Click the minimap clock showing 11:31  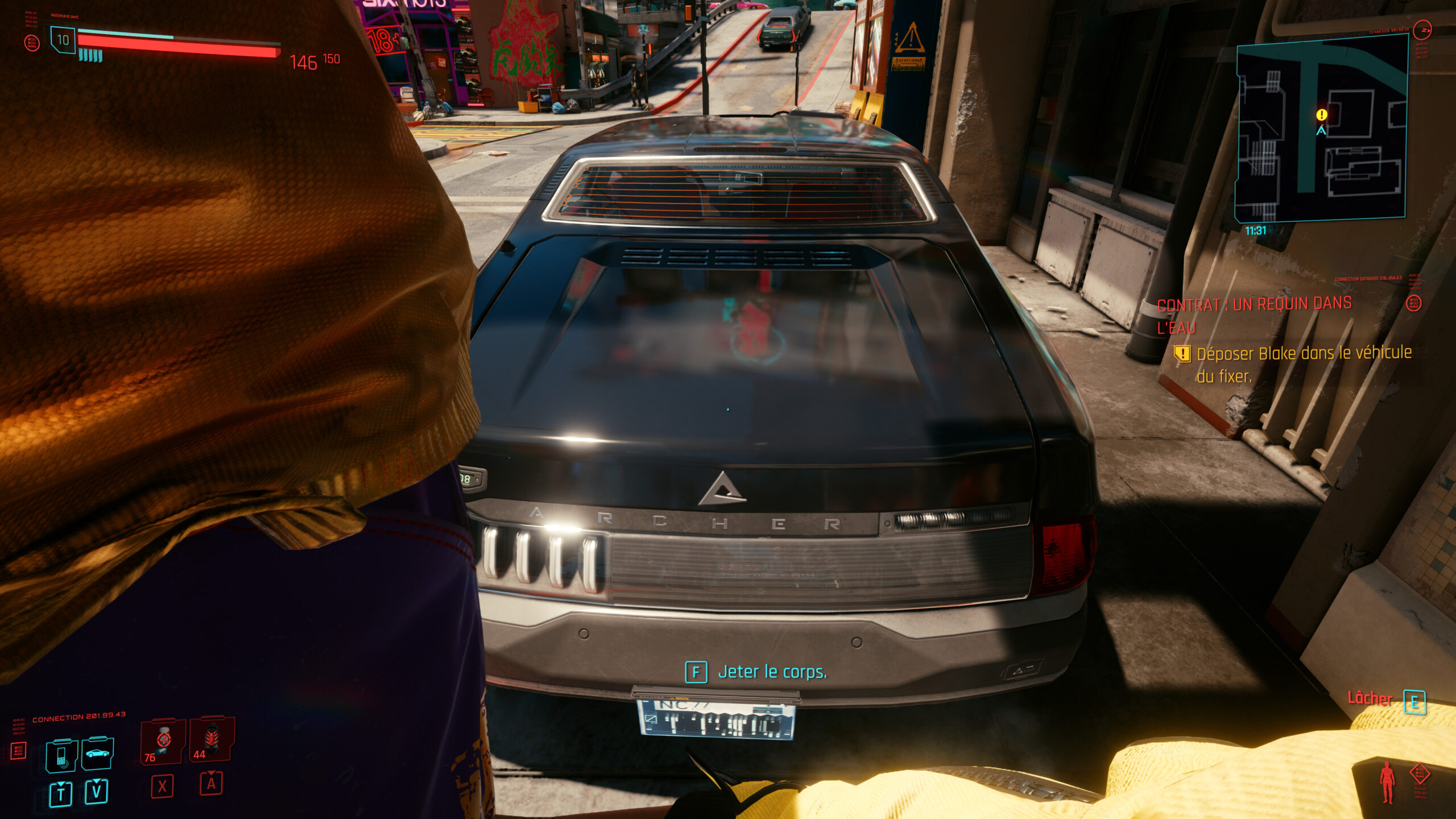click(x=1256, y=231)
